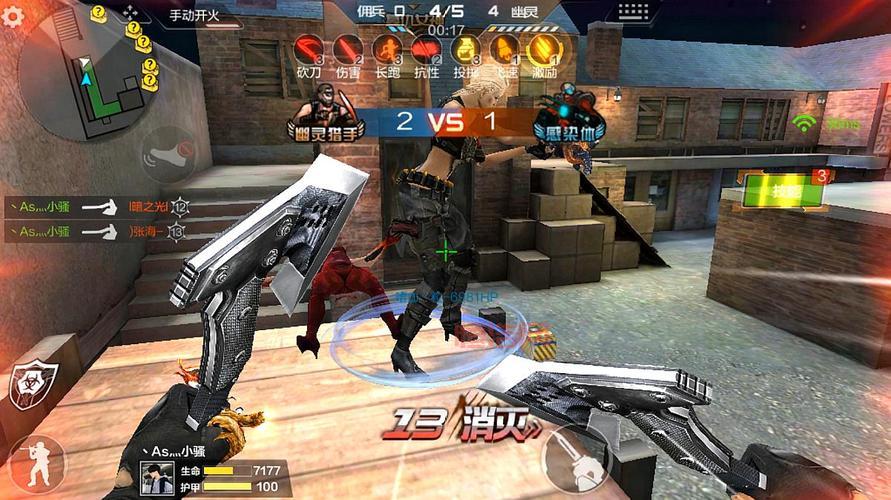The width and height of the screenshot is (891, 500).
Task: Tap the melee axe attack button
Action: pyautogui.click(x=582, y=459)
